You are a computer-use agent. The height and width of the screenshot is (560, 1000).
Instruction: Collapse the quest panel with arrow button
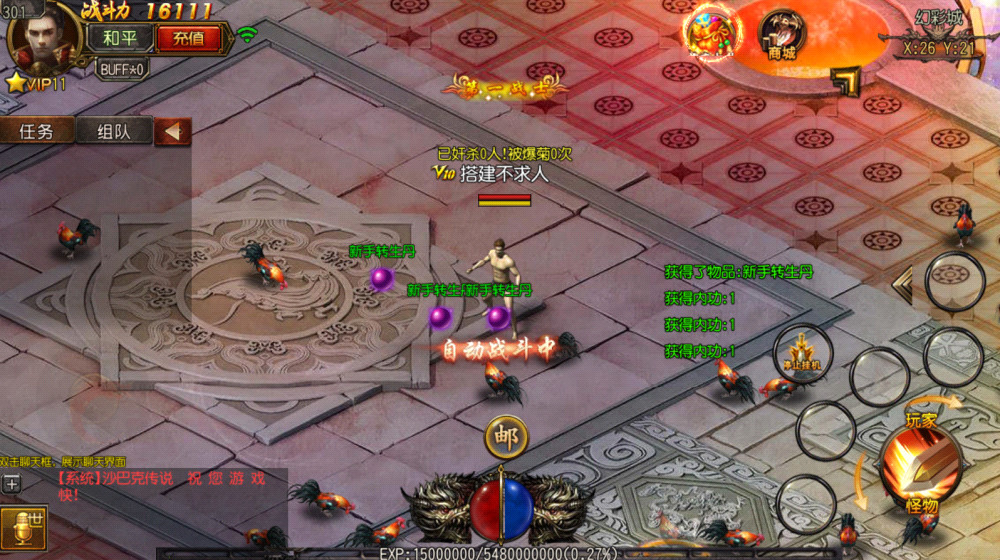coord(173,131)
